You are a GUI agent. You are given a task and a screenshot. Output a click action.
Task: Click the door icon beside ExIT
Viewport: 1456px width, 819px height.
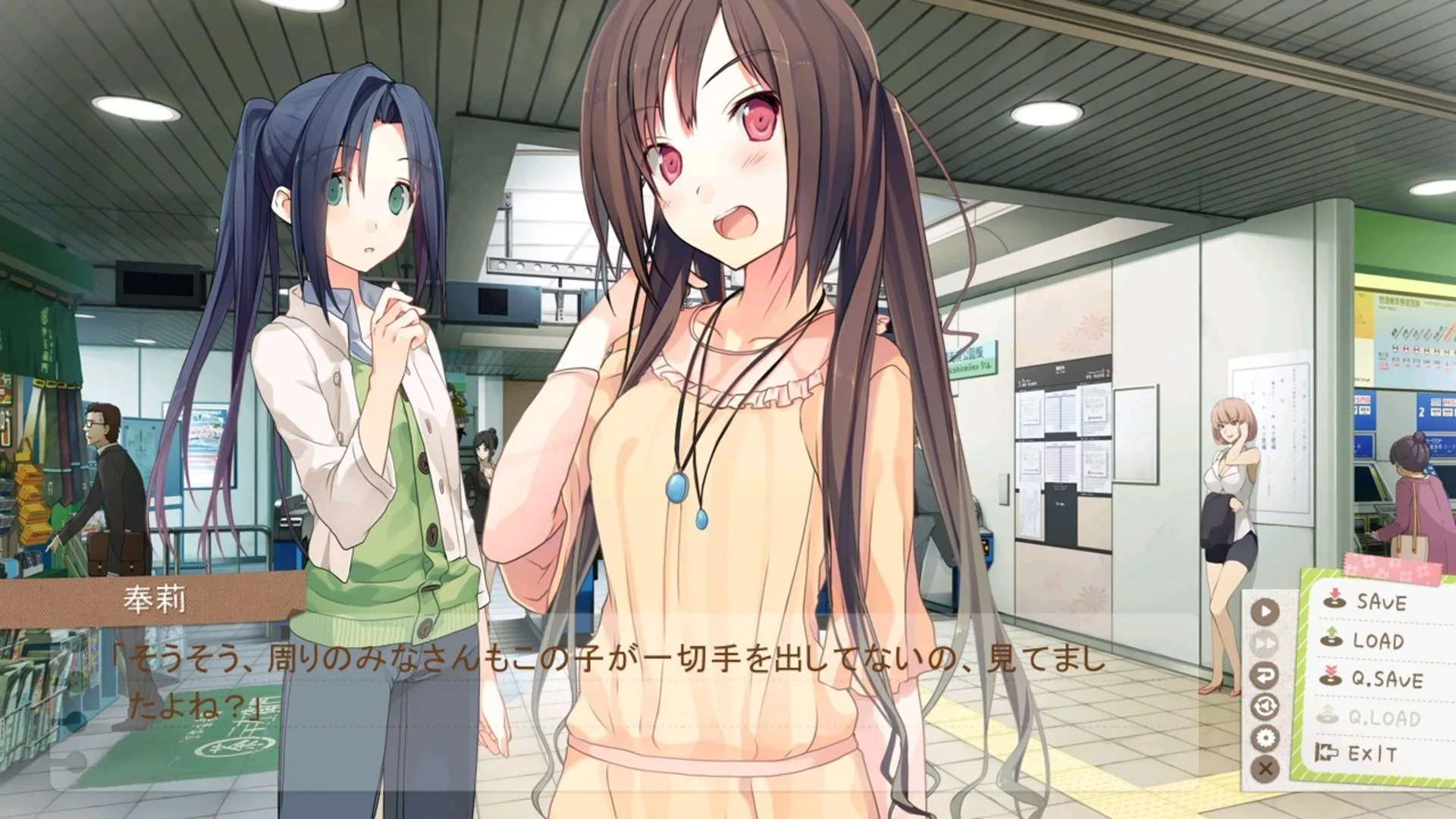pos(1326,752)
